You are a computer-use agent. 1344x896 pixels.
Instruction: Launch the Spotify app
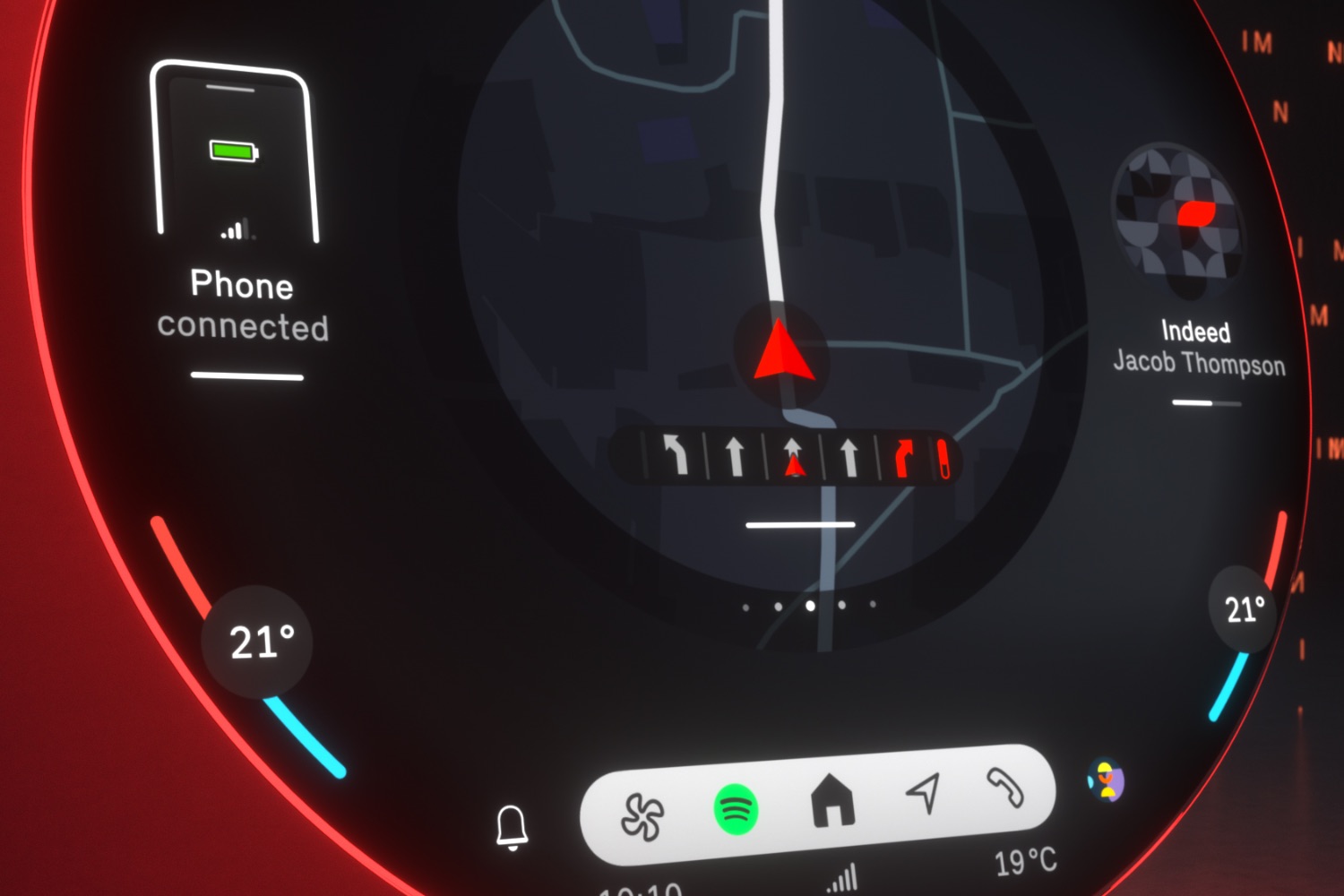(737, 809)
